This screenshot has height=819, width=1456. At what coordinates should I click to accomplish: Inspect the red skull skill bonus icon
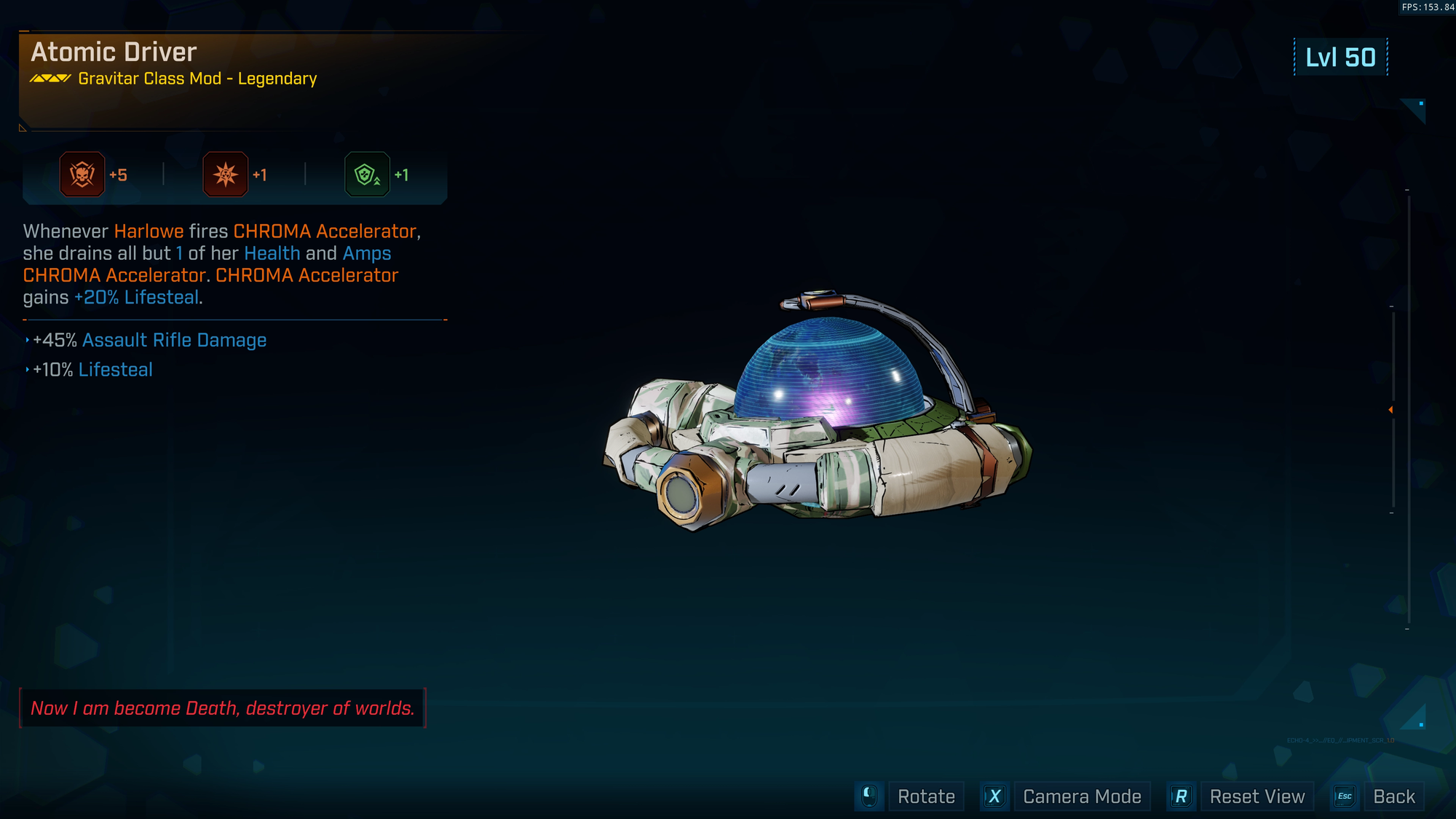click(x=82, y=175)
